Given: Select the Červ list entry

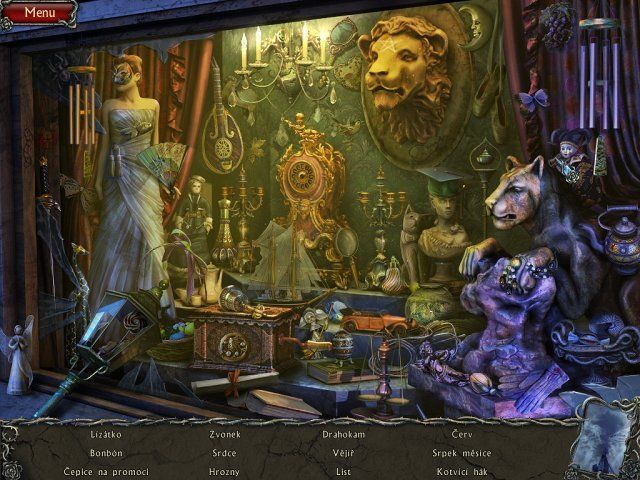Looking at the screenshot, I should [461, 435].
